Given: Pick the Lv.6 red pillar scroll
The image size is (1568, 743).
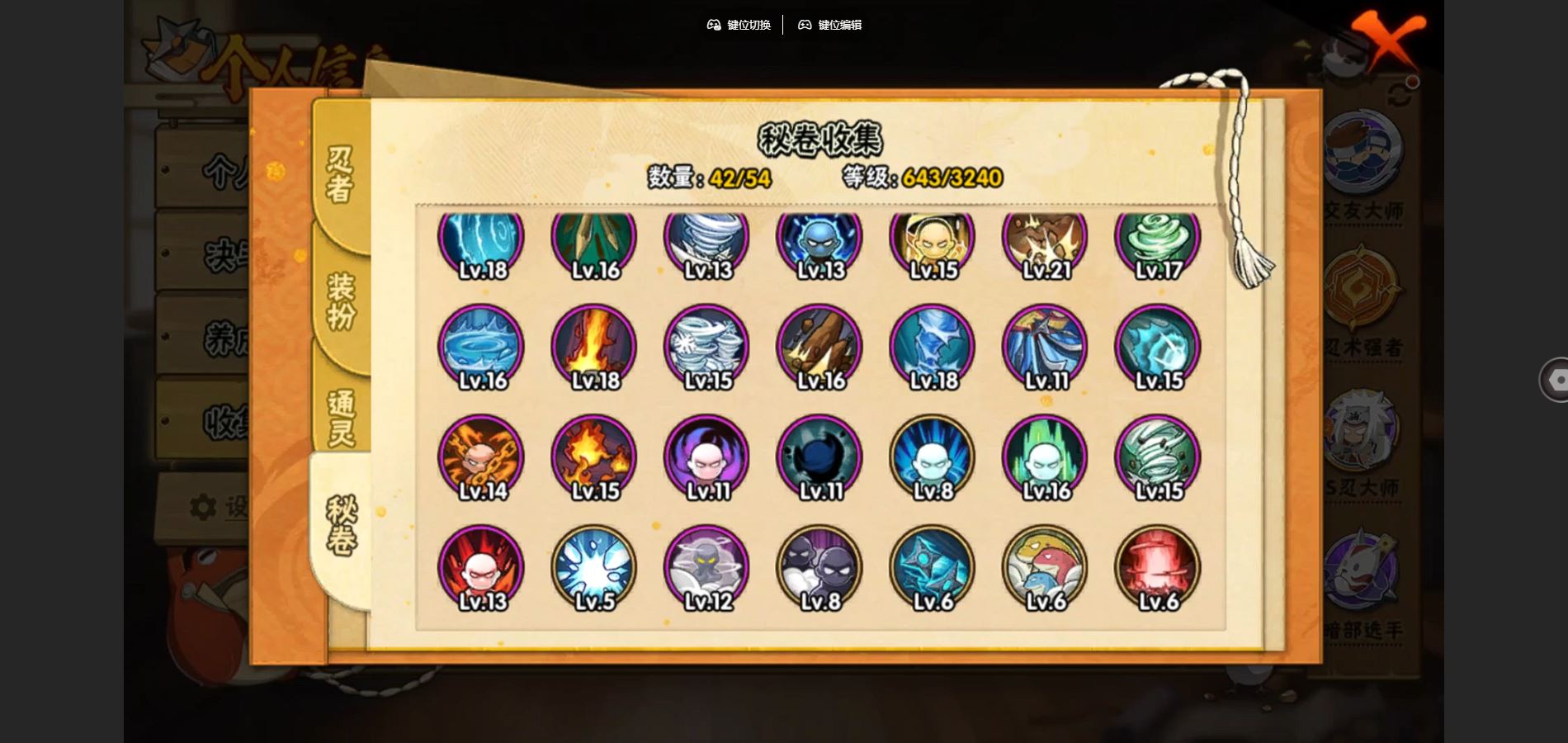Looking at the screenshot, I should pyautogui.click(x=1157, y=568).
